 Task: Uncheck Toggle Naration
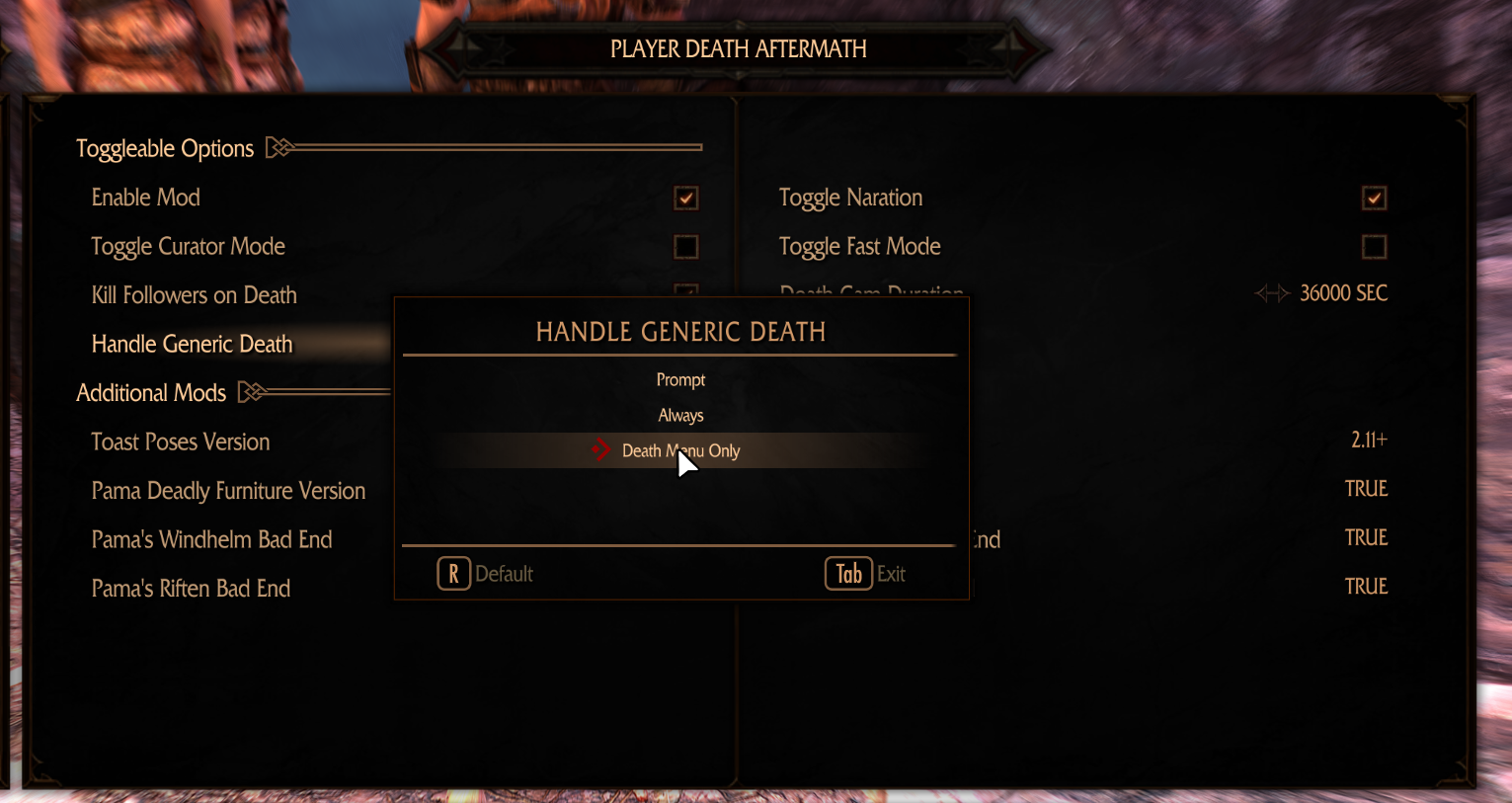coord(1374,198)
